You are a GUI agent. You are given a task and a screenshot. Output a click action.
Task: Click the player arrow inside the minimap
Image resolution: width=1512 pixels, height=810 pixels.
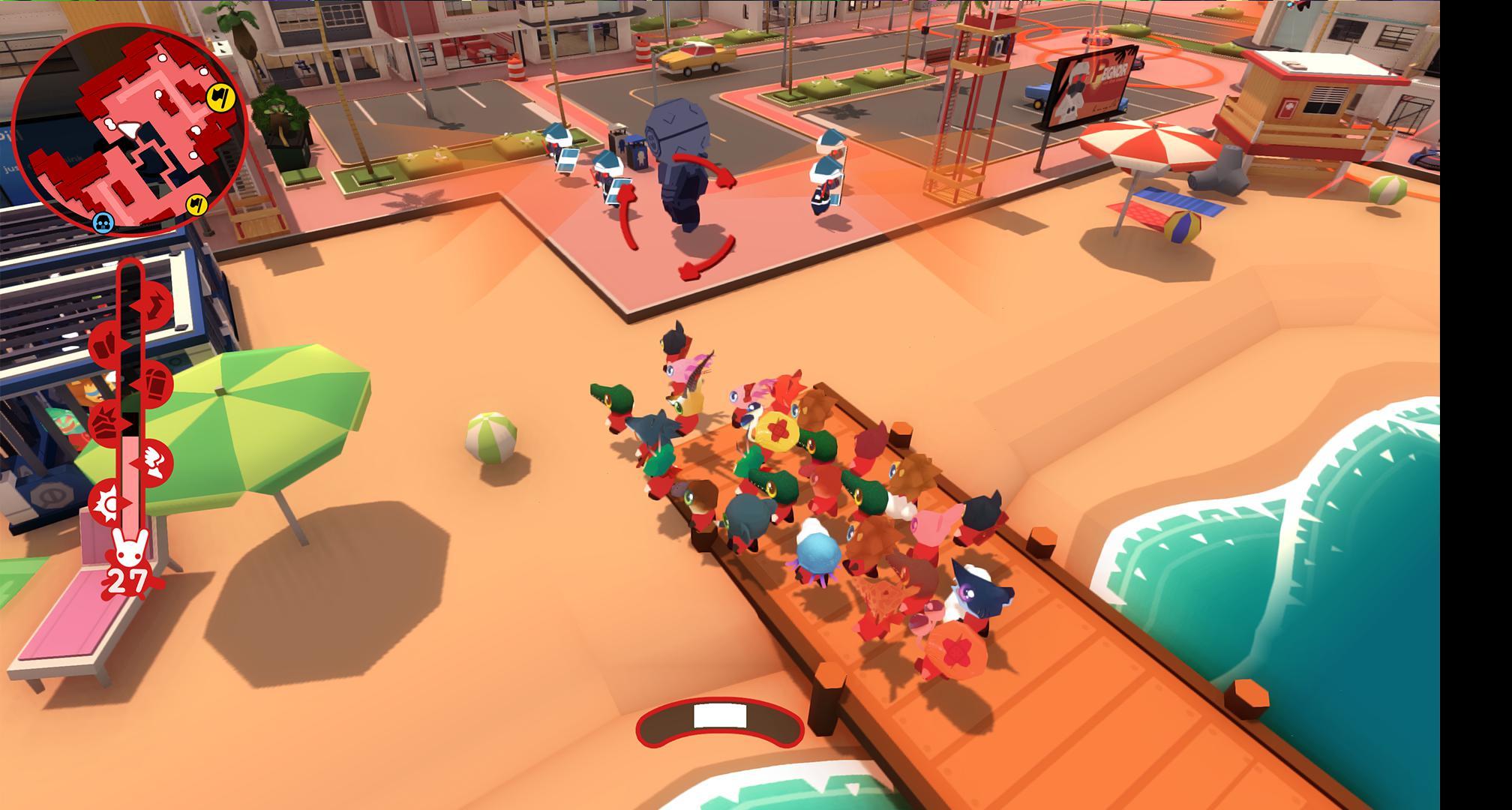click(128, 129)
